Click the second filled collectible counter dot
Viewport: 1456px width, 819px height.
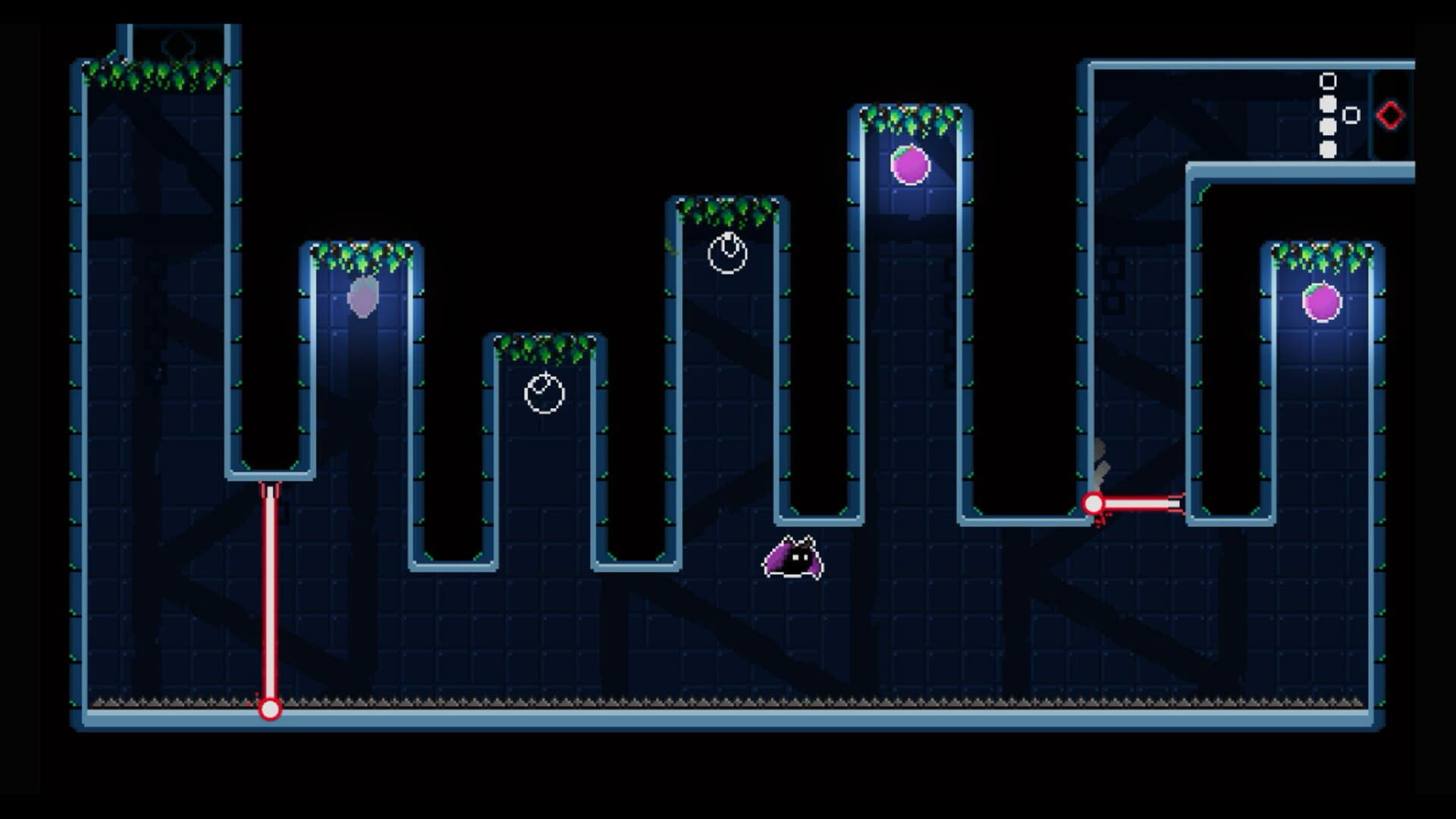[x=1328, y=126]
